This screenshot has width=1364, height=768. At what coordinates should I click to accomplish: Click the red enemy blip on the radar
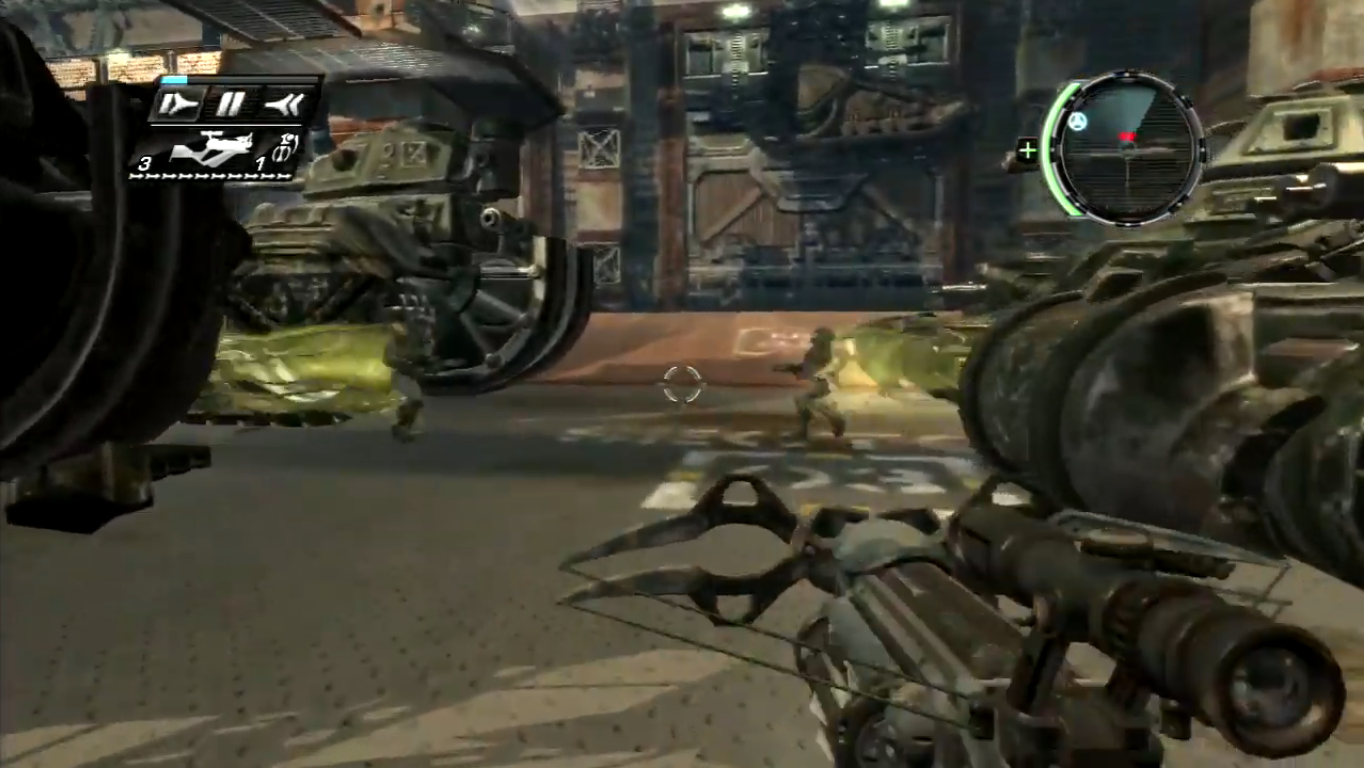1127,136
